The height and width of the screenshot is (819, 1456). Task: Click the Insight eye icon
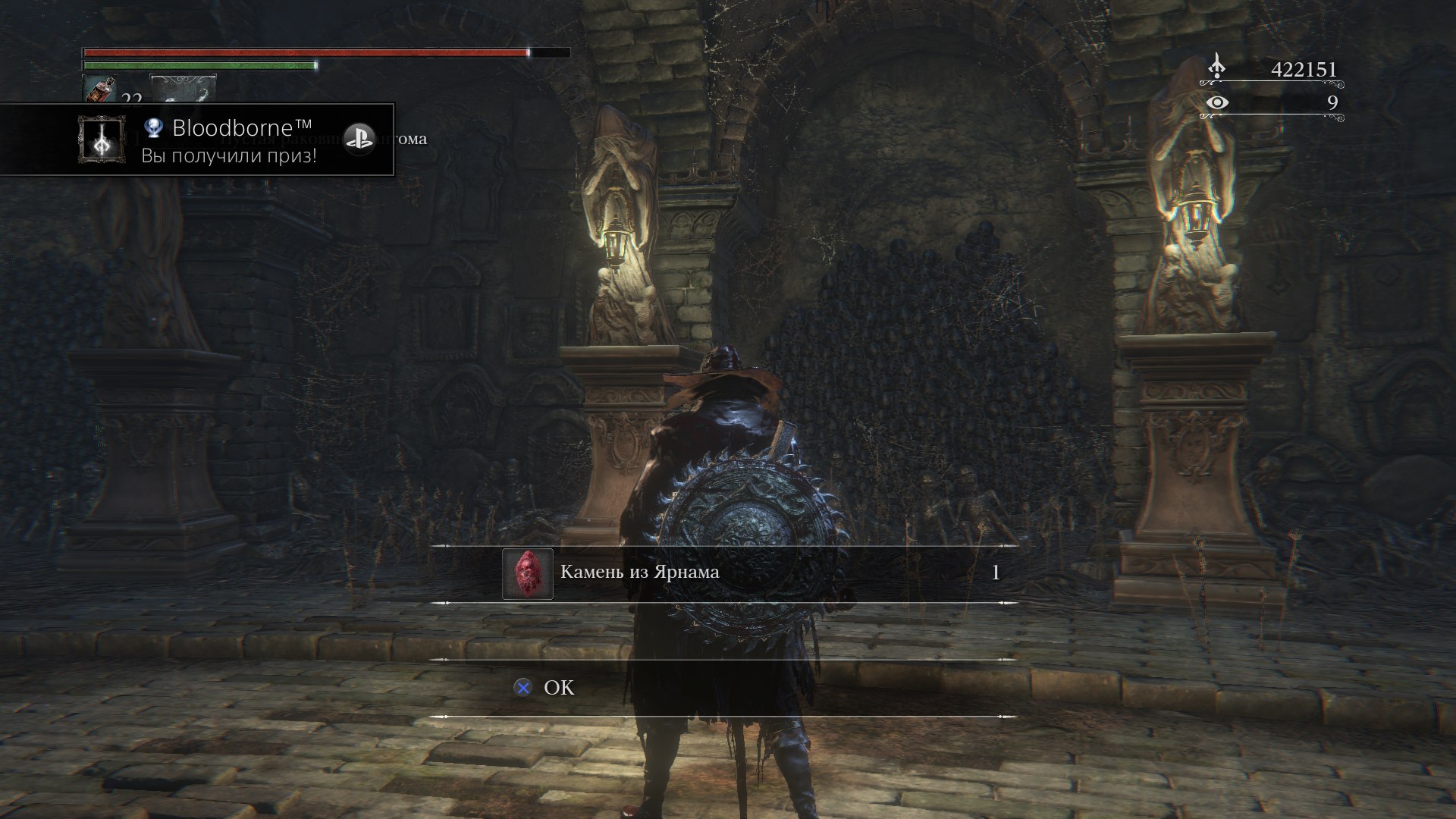point(1219,101)
